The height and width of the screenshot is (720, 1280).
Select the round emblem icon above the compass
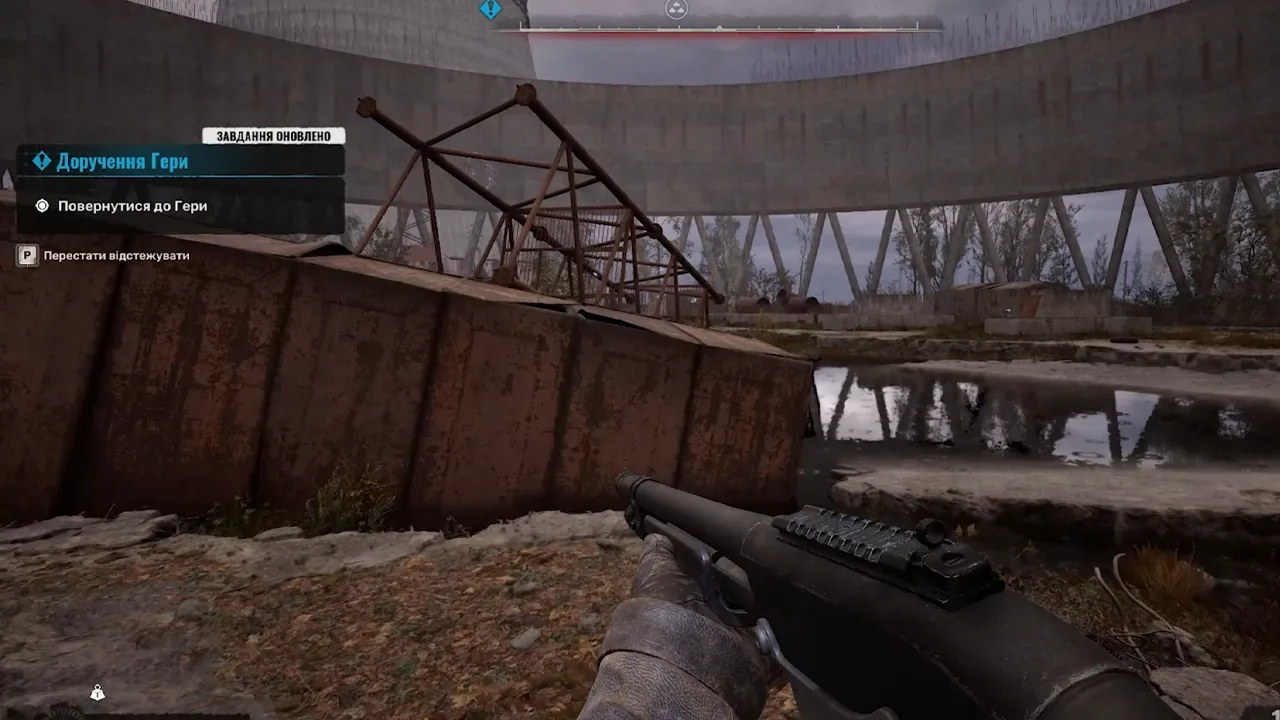pyautogui.click(x=676, y=10)
